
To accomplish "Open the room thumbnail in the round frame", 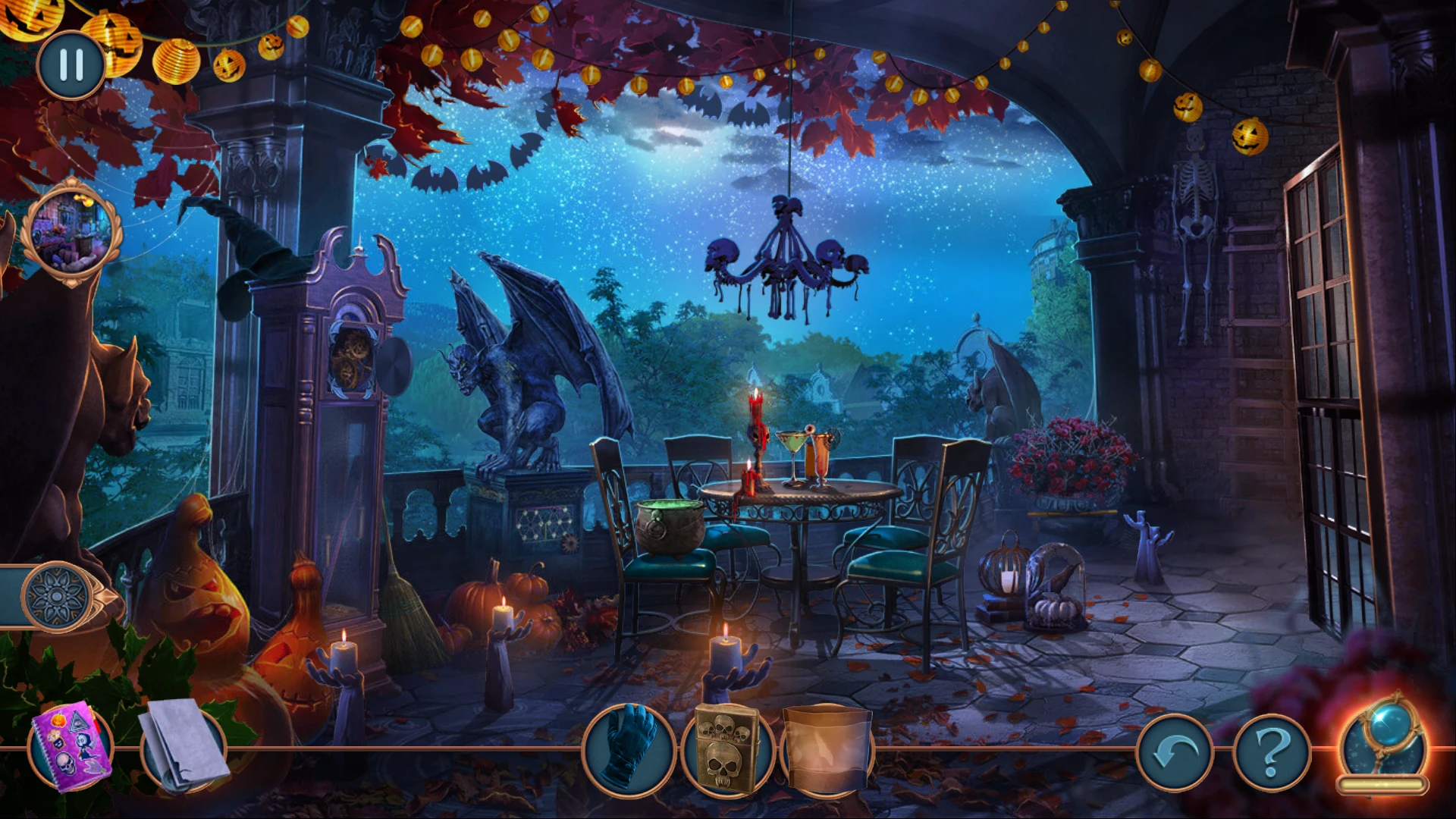I will pos(71,232).
